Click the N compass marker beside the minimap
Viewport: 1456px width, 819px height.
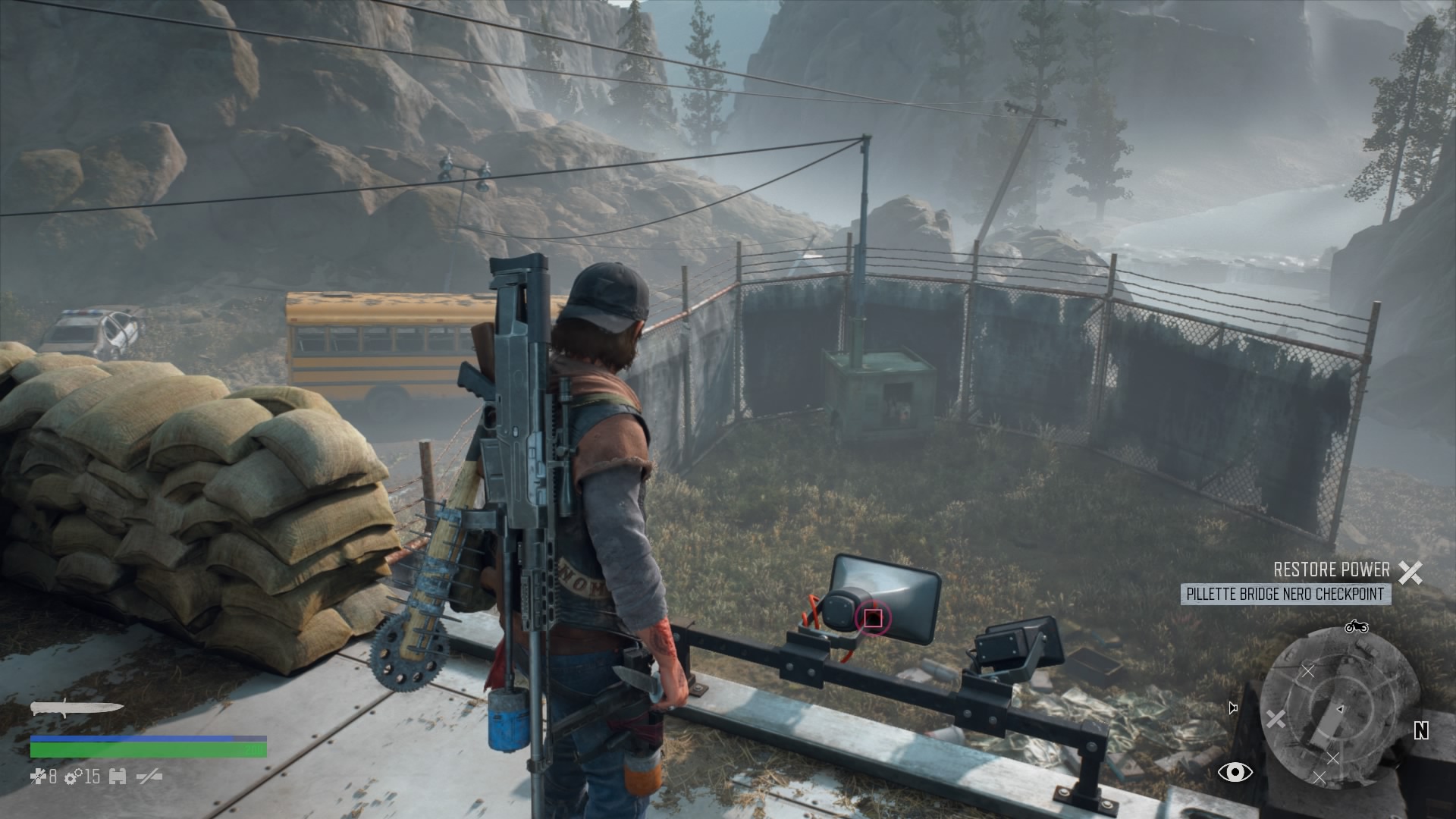(x=1422, y=731)
